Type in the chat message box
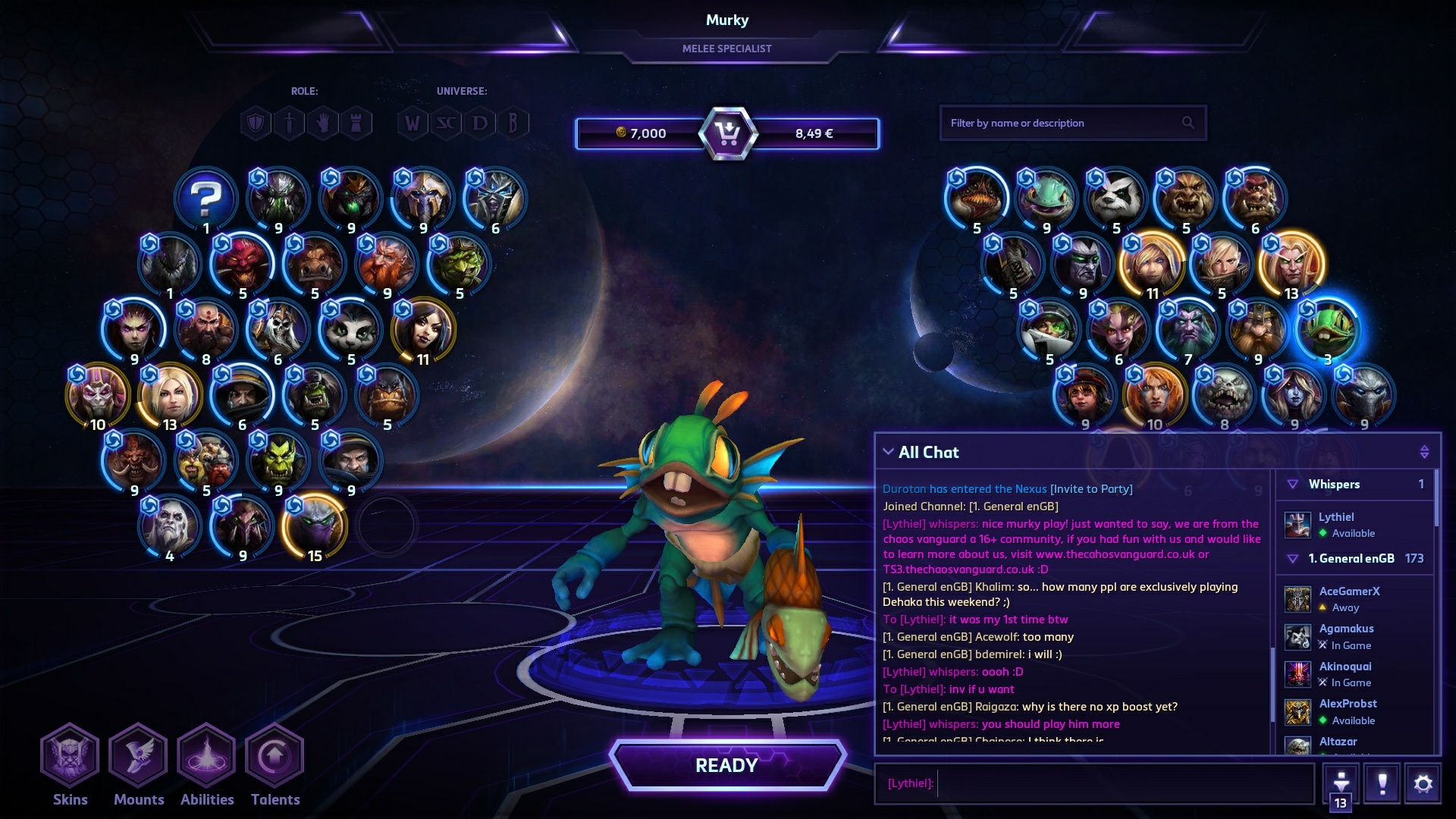 (x=1122, y=783)
